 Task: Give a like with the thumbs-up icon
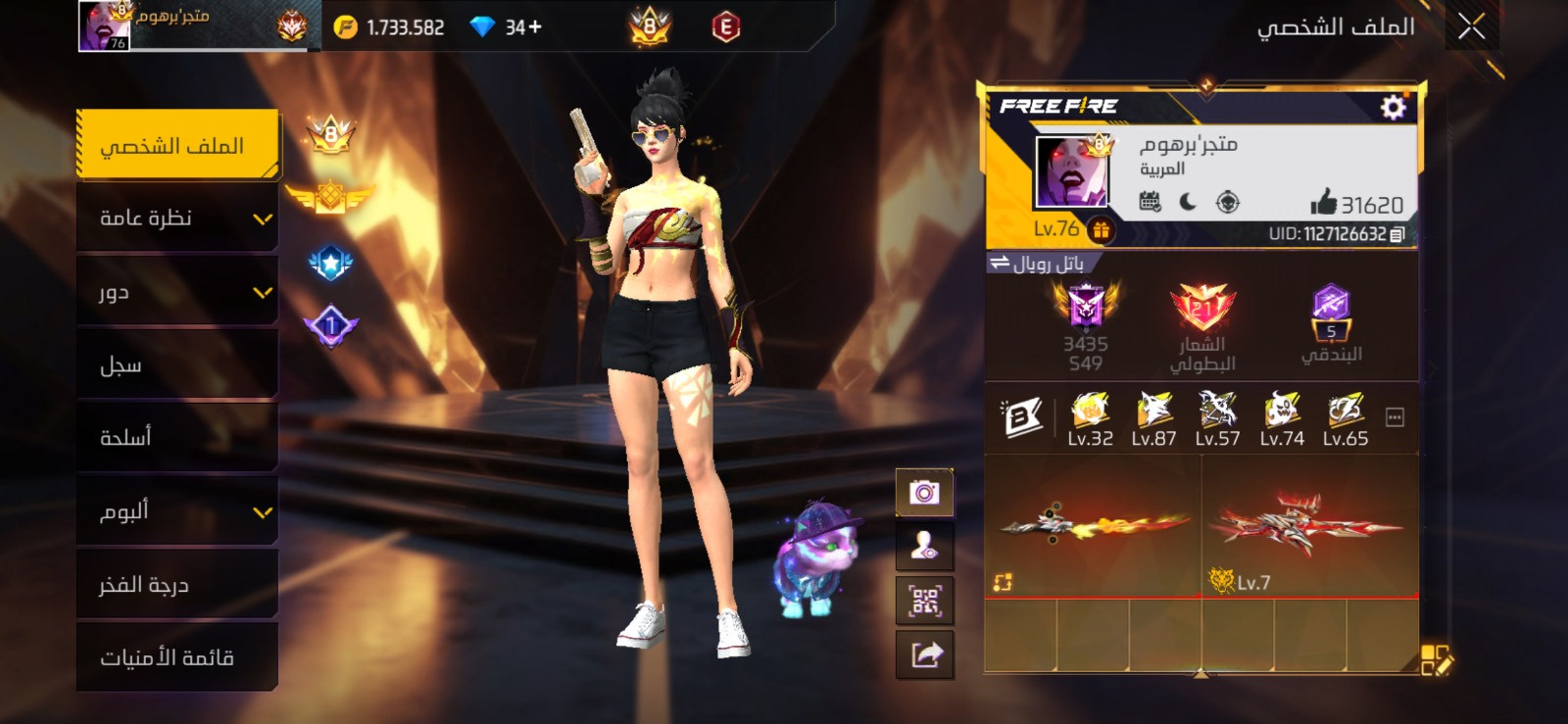(1323, 203)
